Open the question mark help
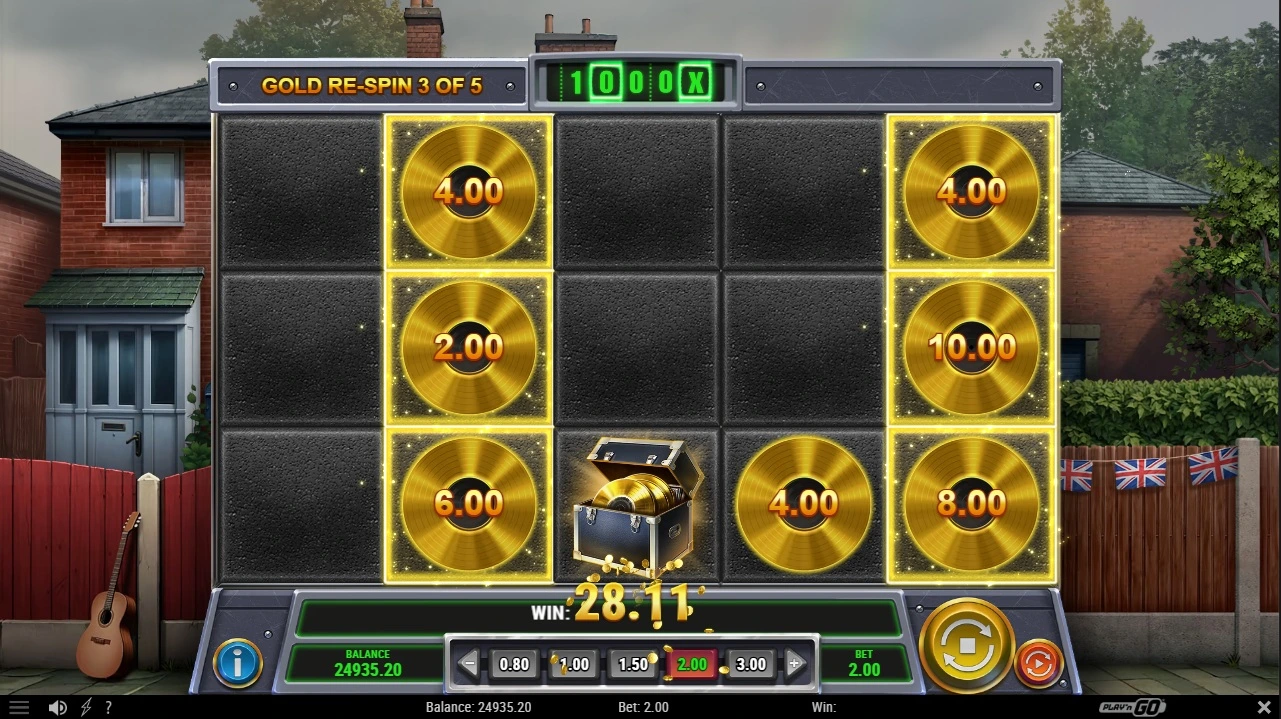 [108, 707]
